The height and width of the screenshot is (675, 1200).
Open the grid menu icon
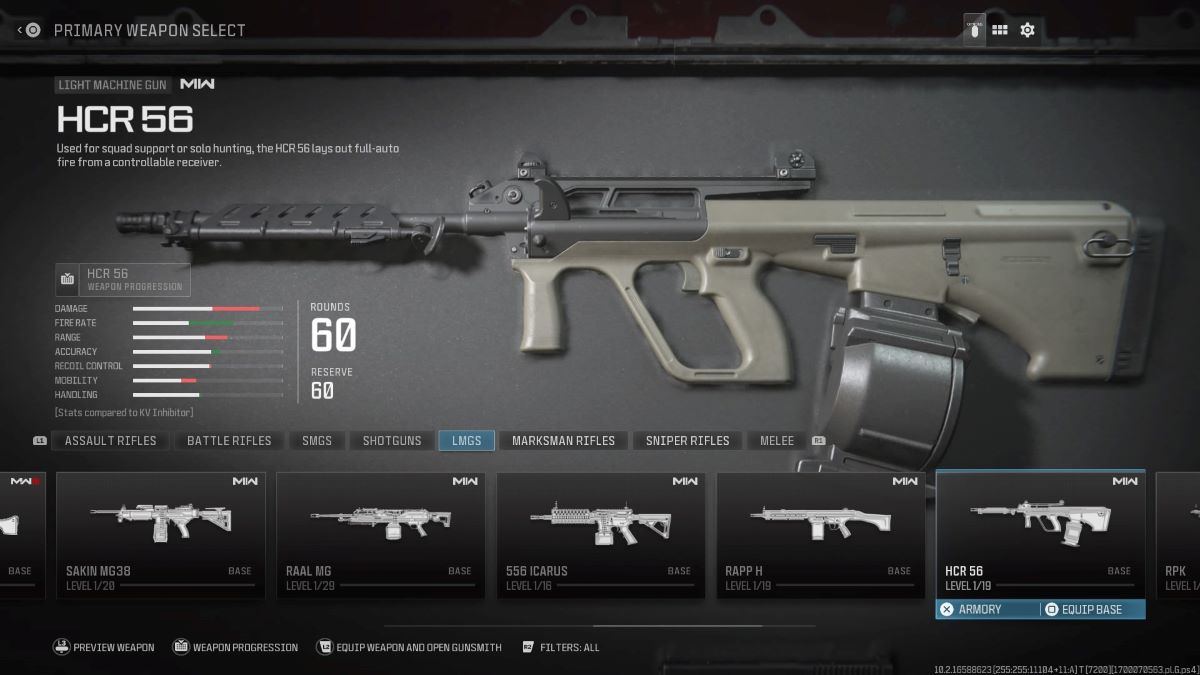pos(999,30)
